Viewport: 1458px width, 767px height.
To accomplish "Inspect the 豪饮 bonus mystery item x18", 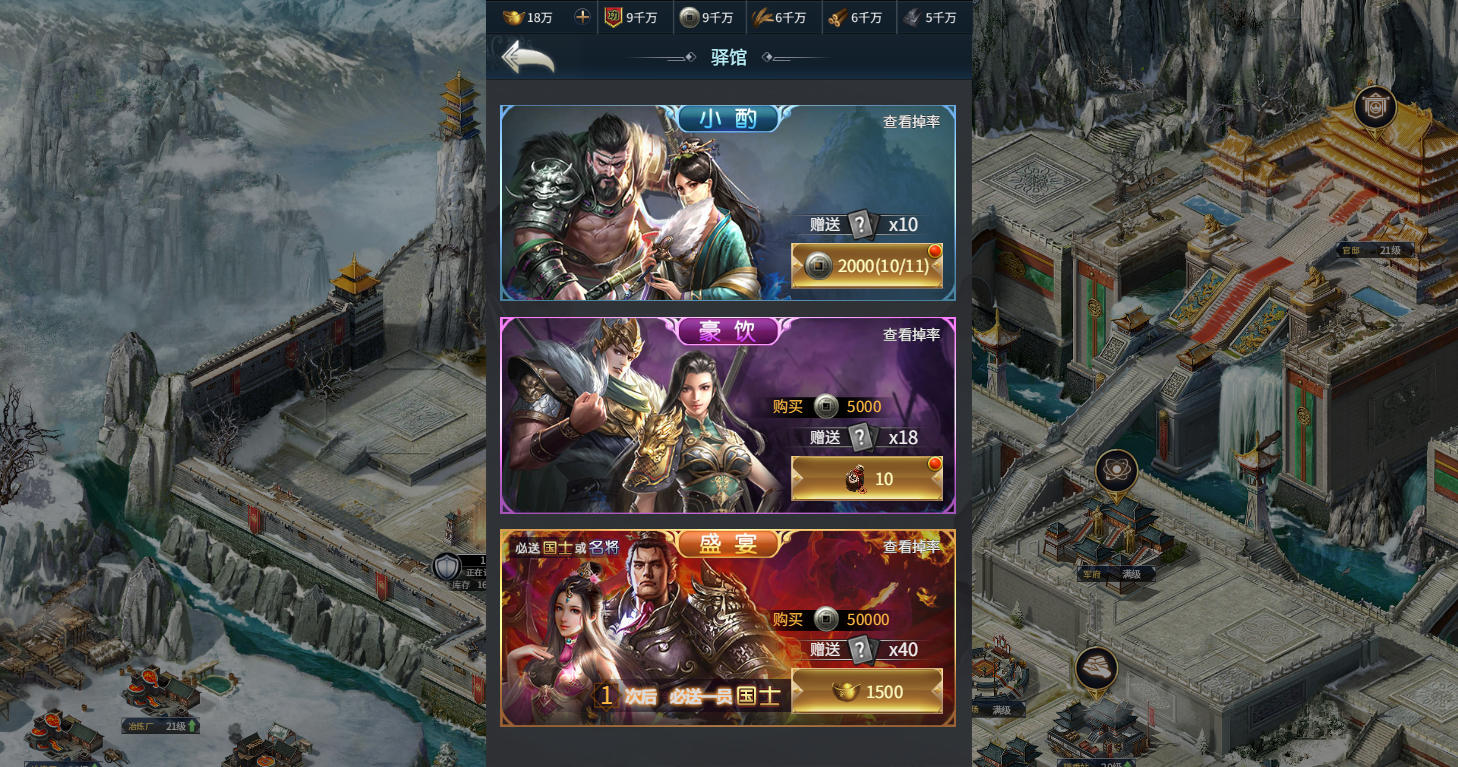I will (x=861, y=437).
